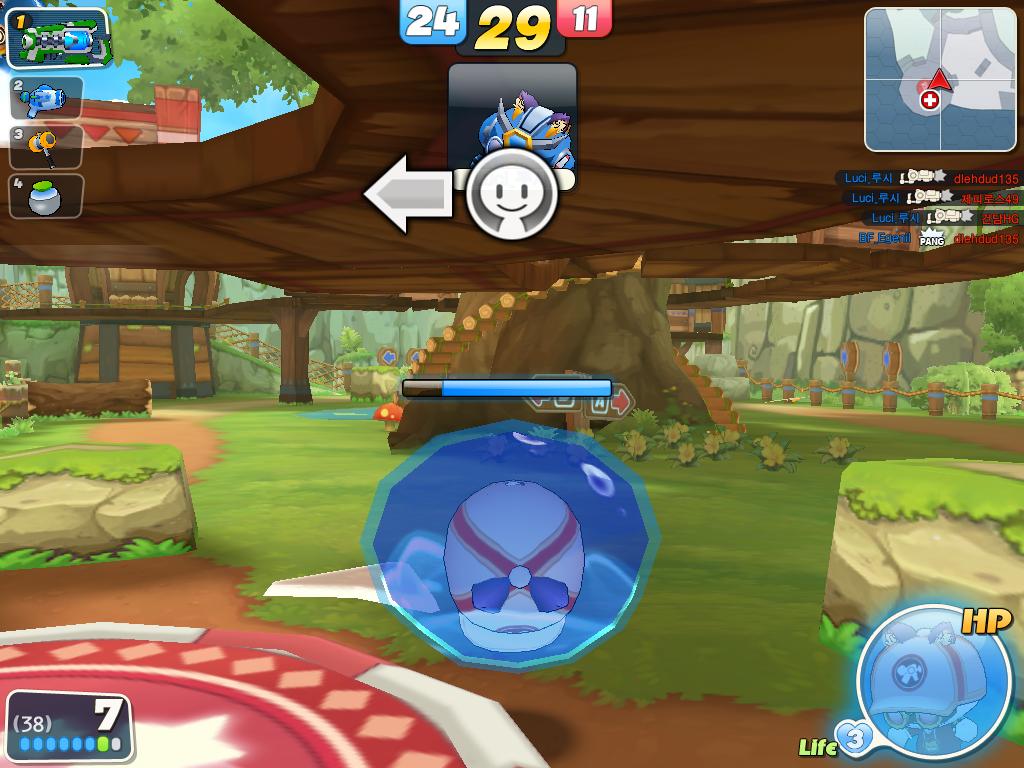
Task: Click the white left arrow indicator
Action: tap(409, 193)
